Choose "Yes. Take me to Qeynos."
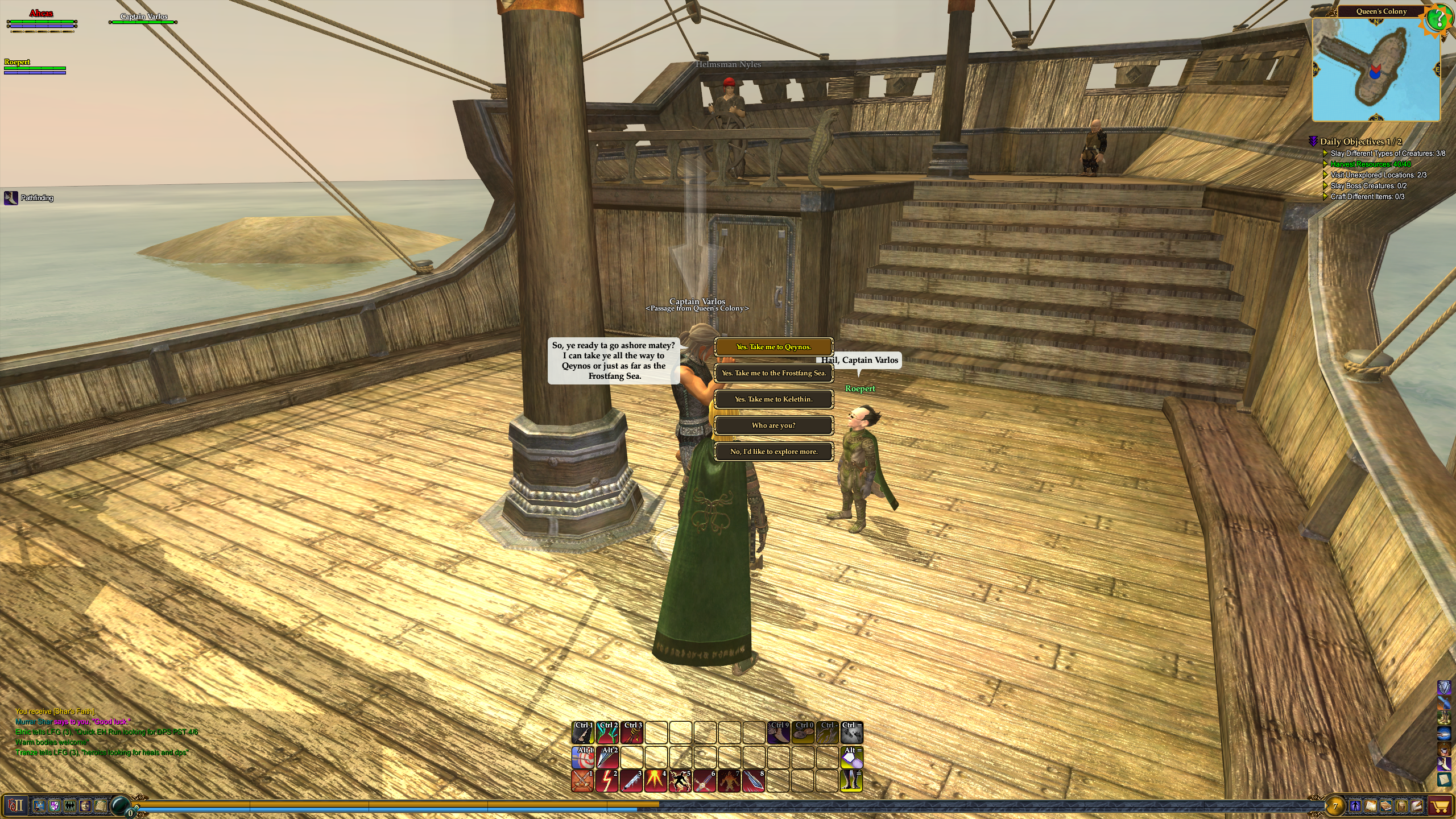 pyautogui.click(x=773, y=347)
